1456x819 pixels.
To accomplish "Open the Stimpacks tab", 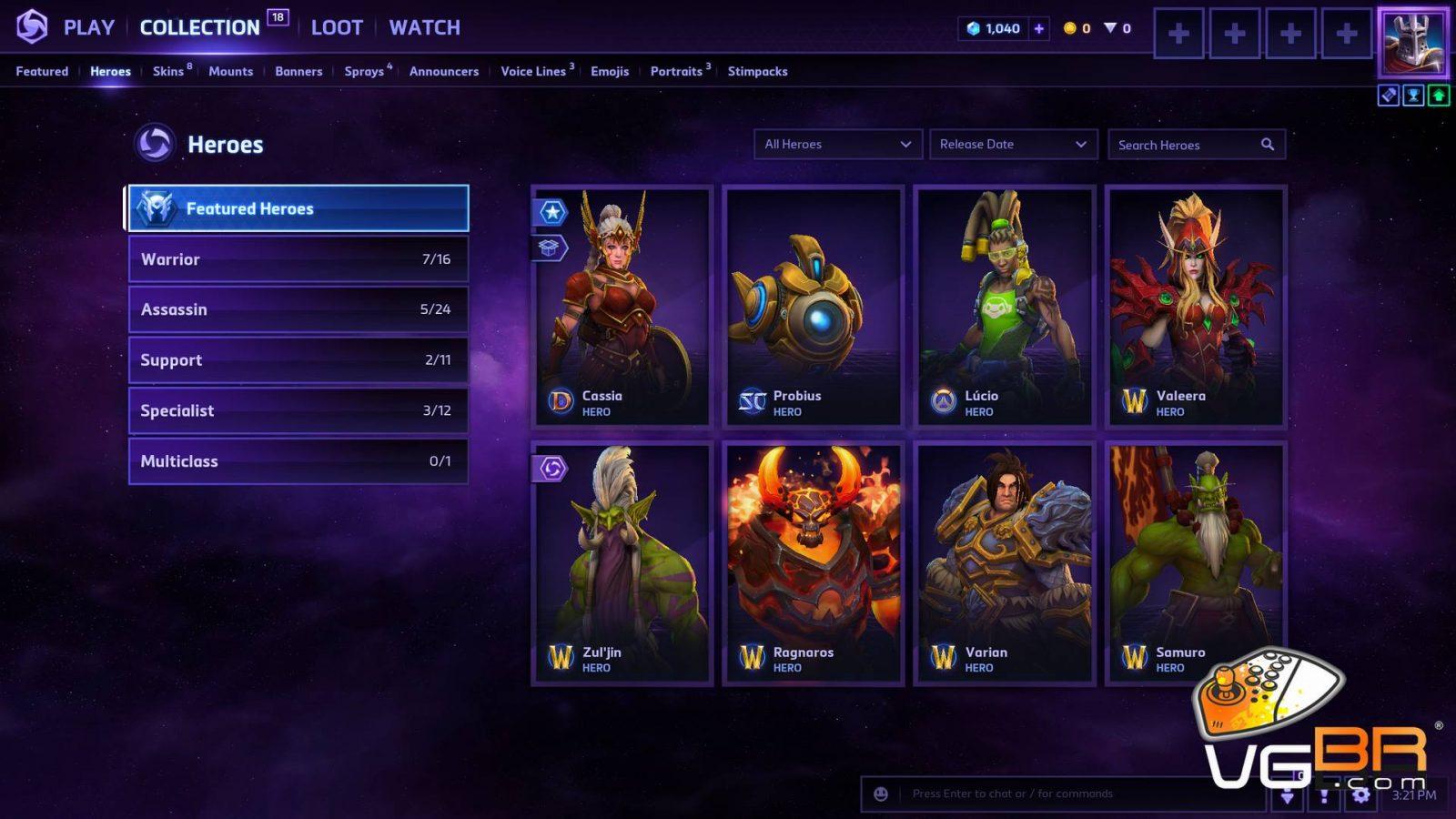I will point(757,71).
